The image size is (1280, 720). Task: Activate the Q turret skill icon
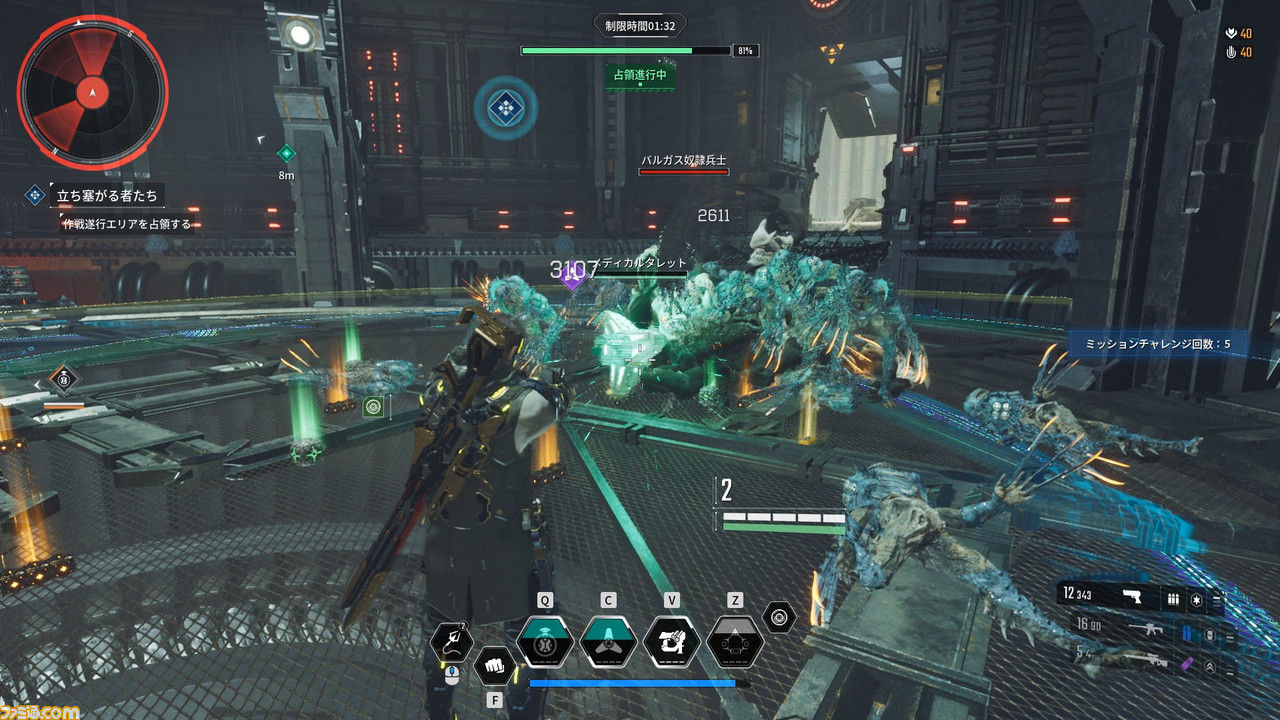click(545, 641)
